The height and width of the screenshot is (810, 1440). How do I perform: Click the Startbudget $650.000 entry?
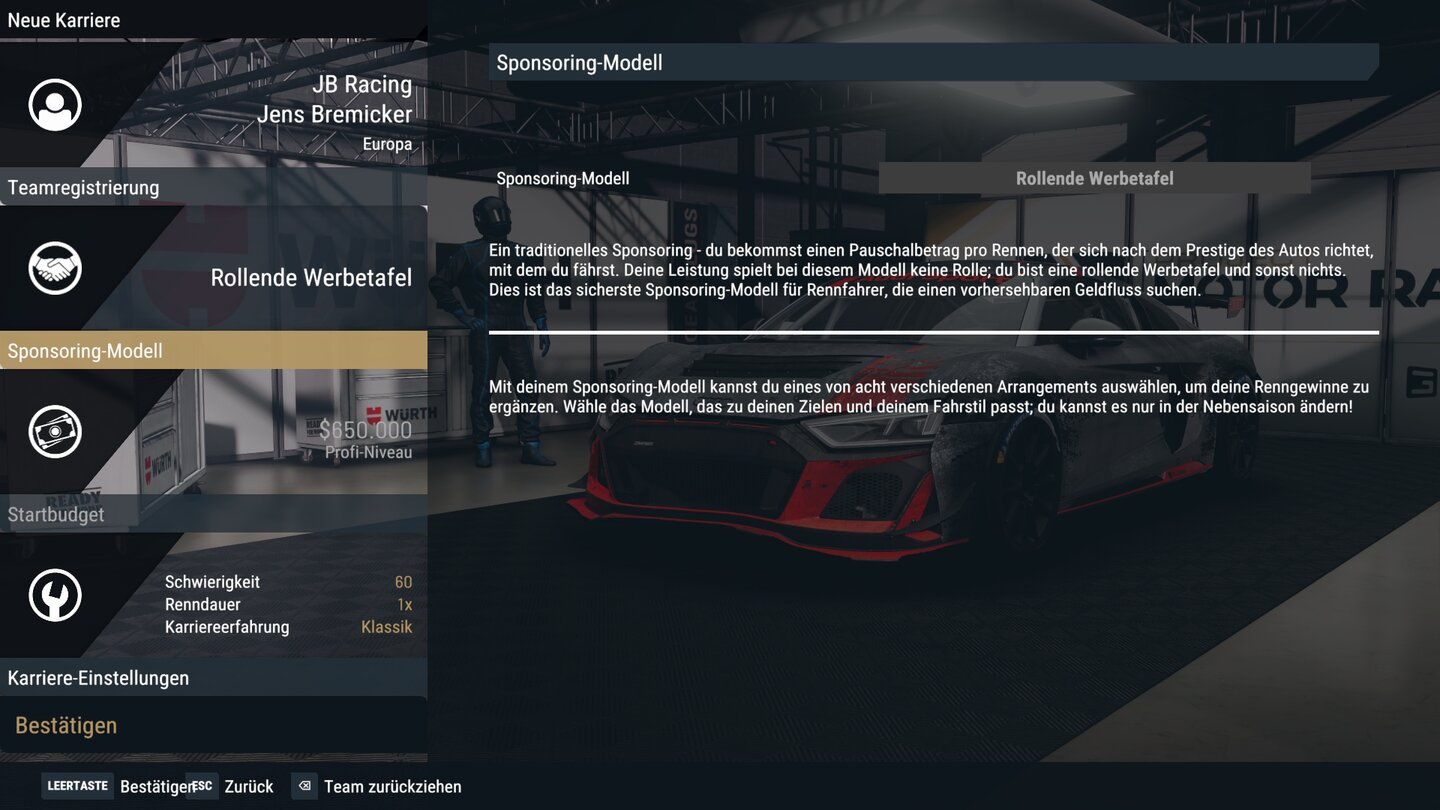coord(56,515)
